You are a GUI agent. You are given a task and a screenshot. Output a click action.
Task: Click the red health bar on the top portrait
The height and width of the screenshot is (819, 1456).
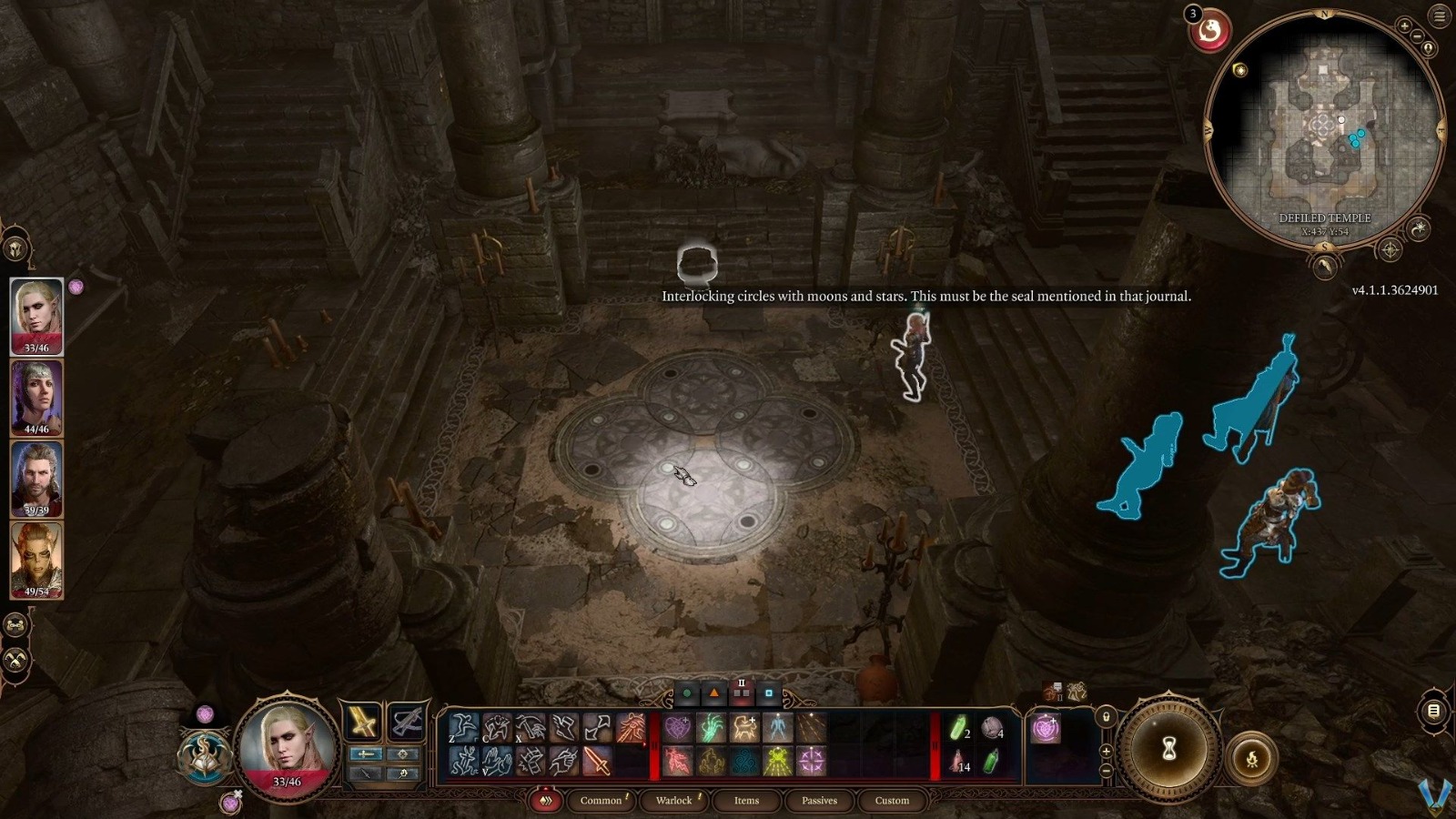click(36, 344)
